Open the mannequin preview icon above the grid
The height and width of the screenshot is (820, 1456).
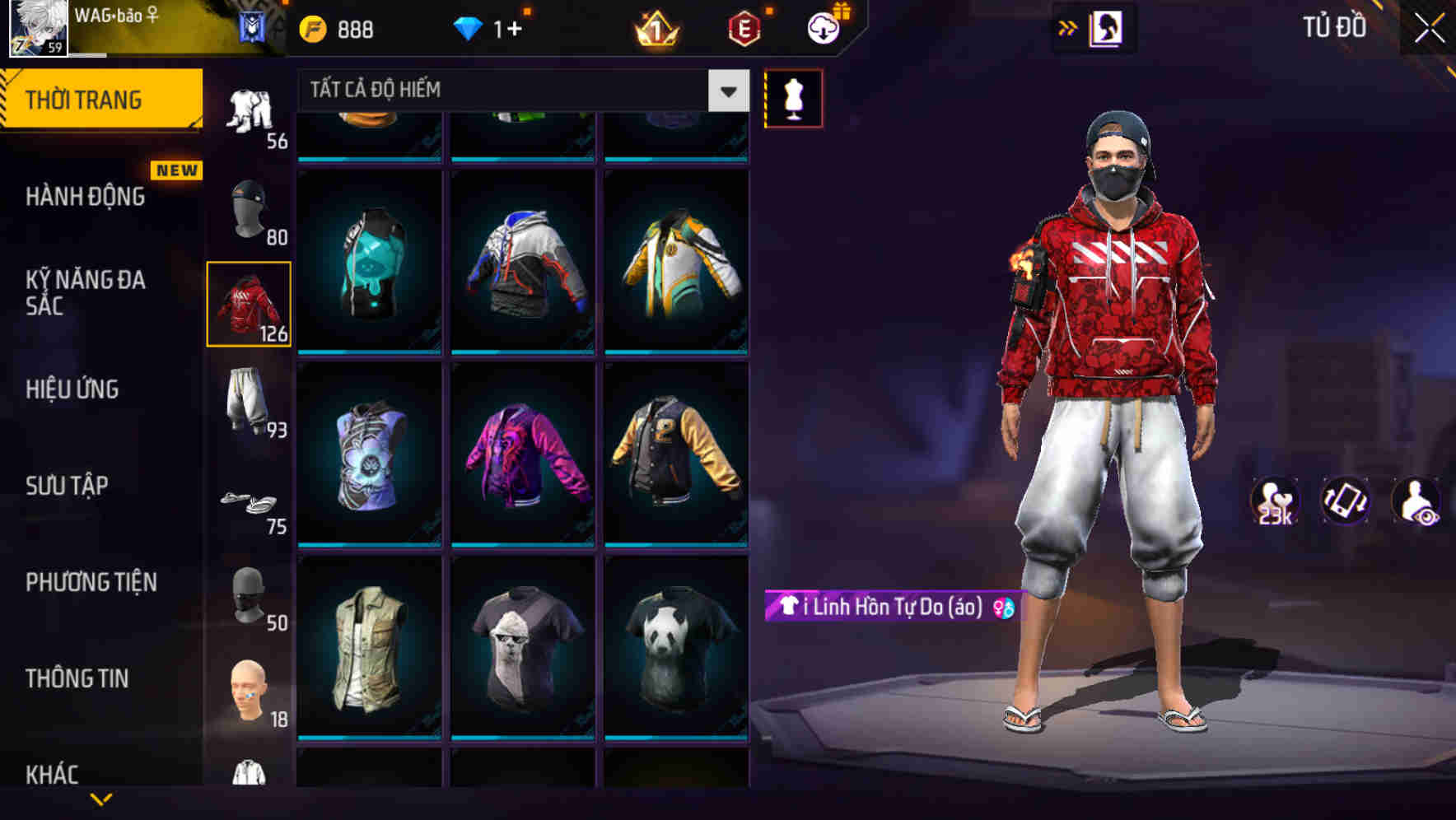coord(793,97)
